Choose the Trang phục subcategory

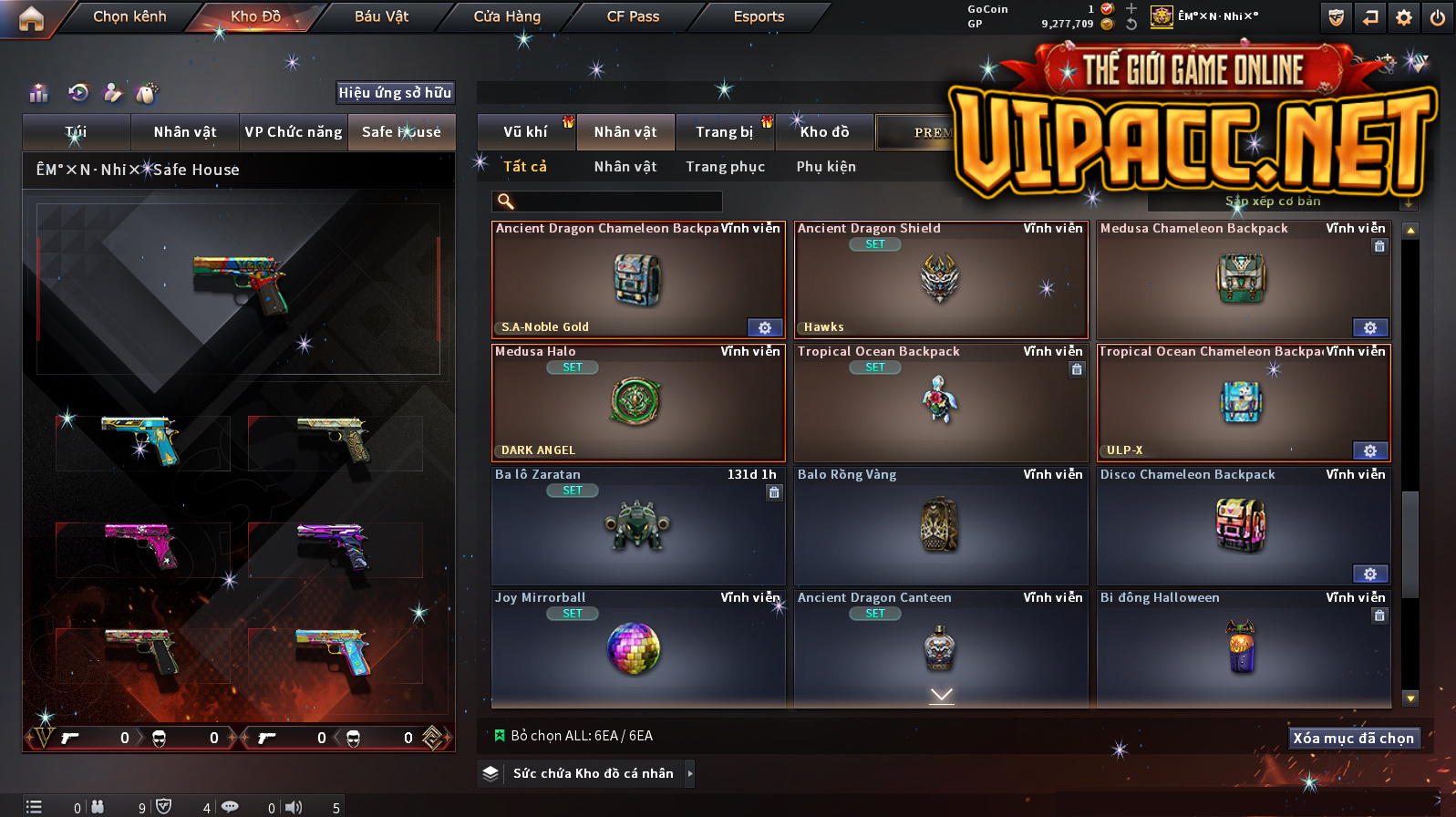pos(725,167)
